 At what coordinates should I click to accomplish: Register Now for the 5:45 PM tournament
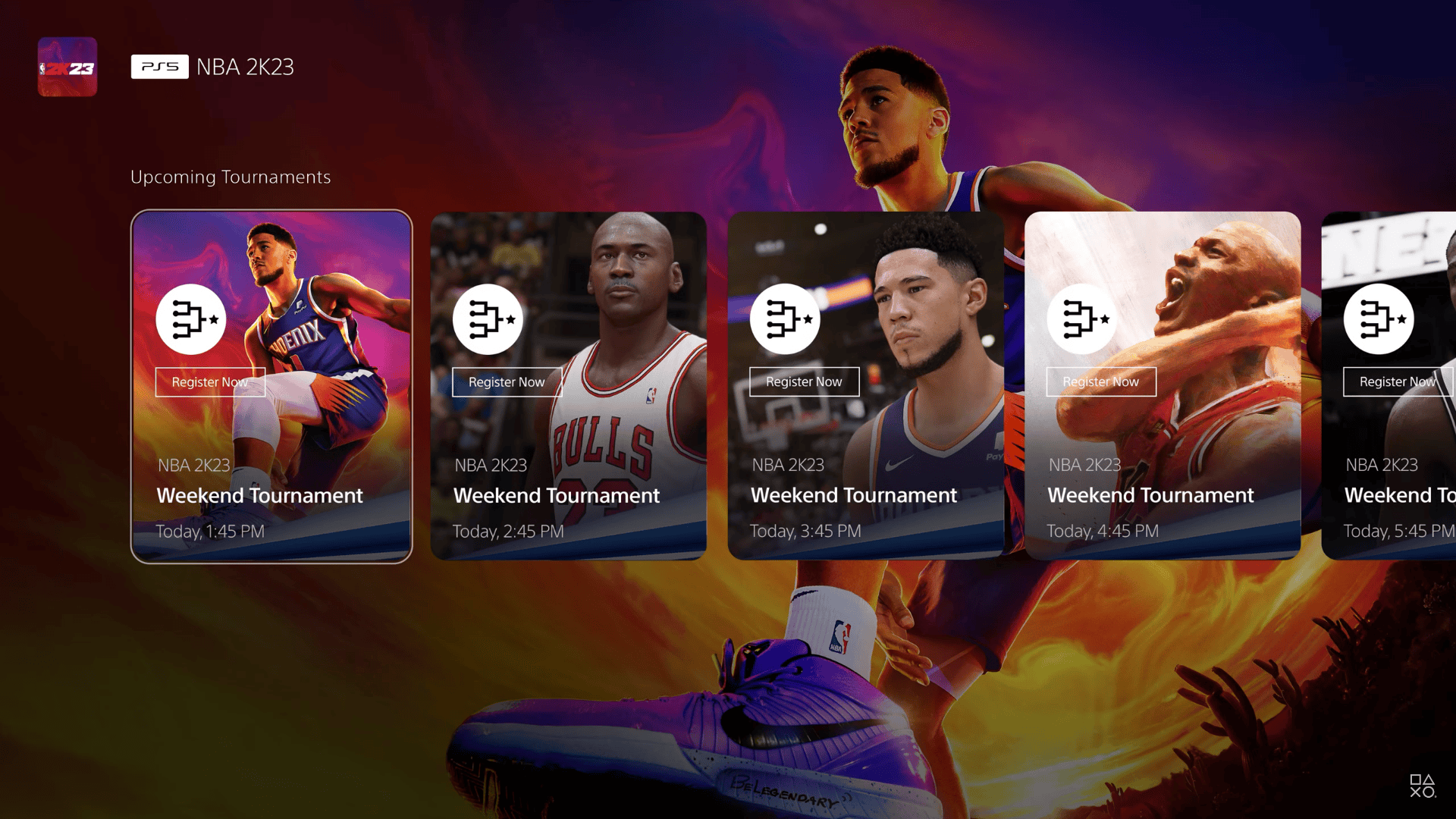1398,382
